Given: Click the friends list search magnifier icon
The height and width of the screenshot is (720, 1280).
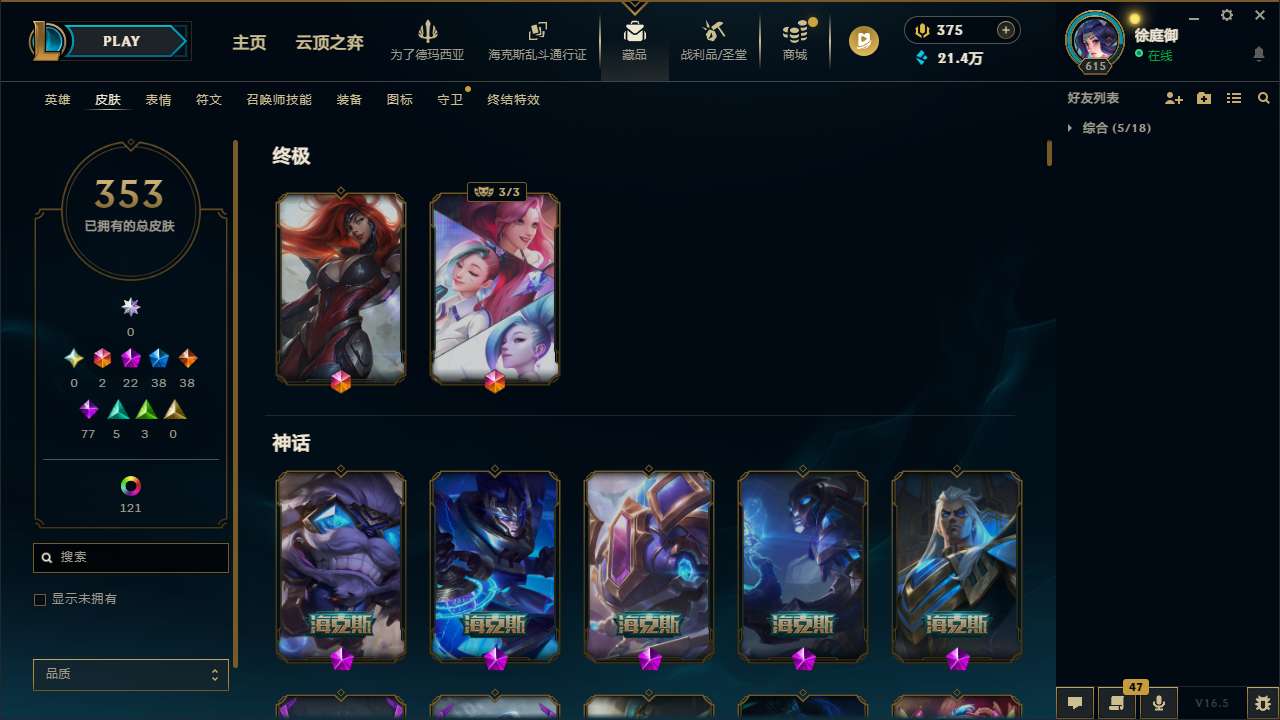Looking at the screenshot, I should pyautogui.click(x=1264, y=98).
